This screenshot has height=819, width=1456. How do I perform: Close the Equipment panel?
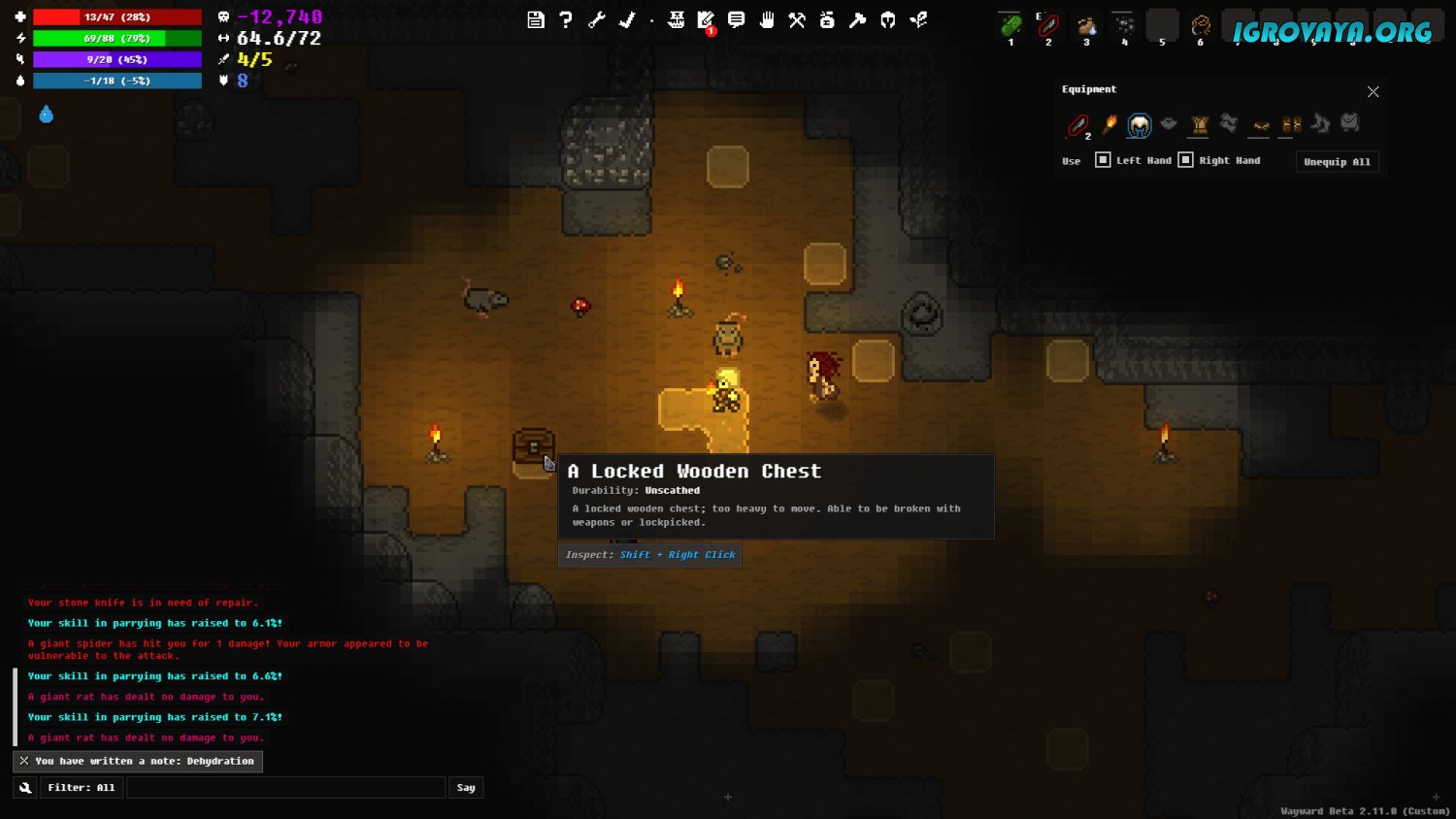(1373, 91)
